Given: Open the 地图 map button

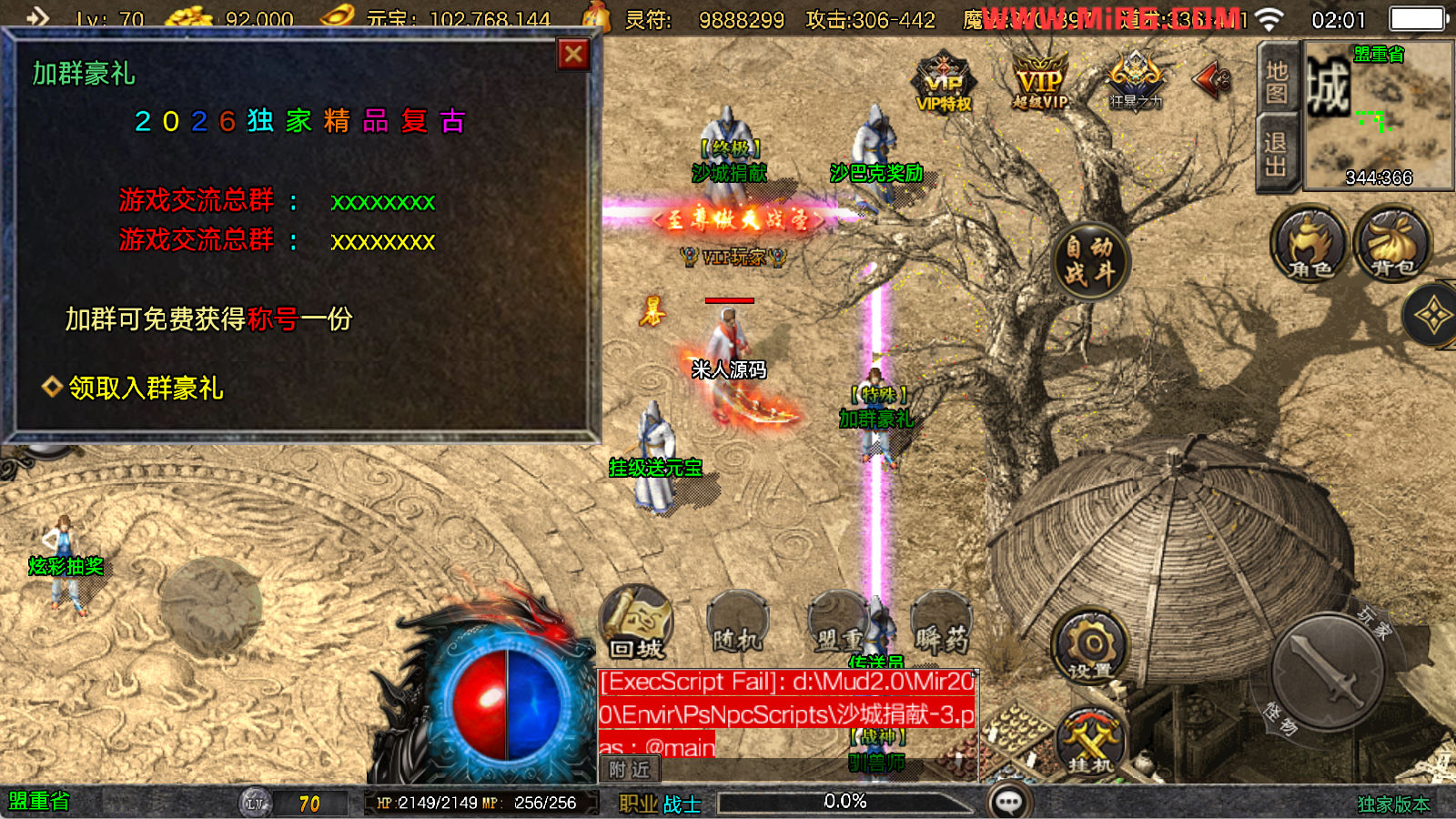Looking at the screenshot, I should click(1276, 82).
